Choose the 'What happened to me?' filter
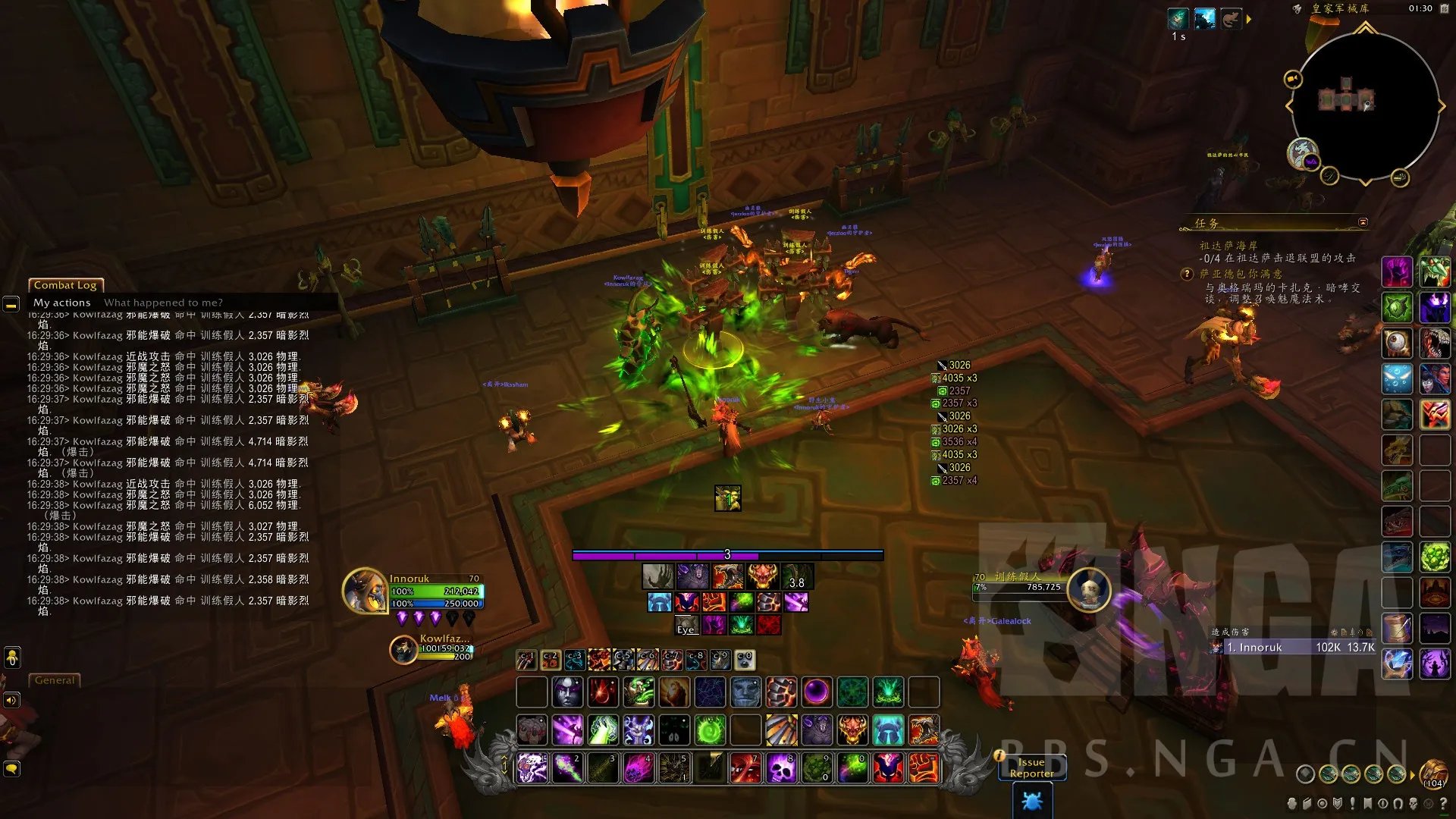1456x819 pixels. click(x=163, y=303)
